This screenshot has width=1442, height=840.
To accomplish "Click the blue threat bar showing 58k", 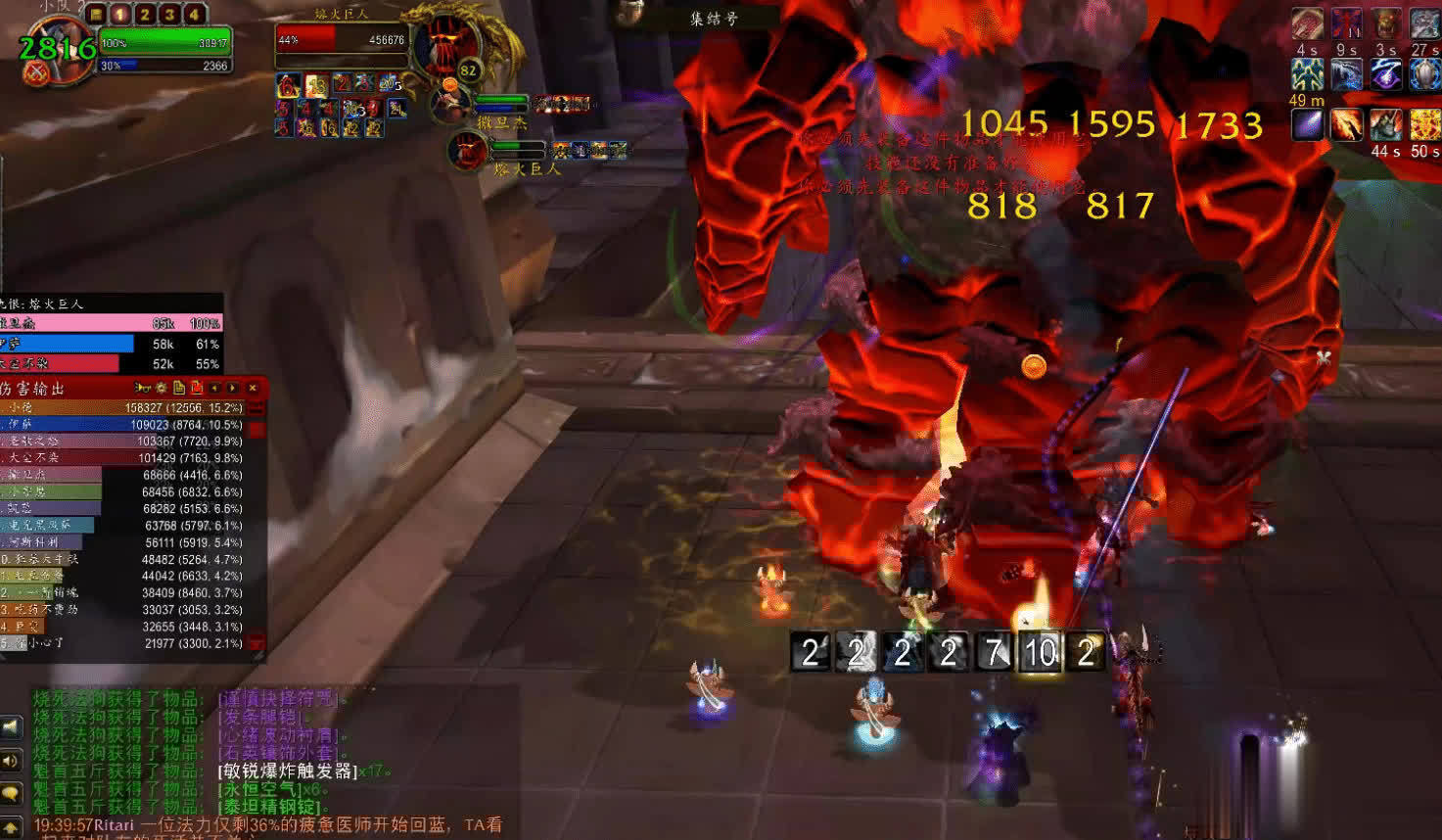I will tap(69, 344).
